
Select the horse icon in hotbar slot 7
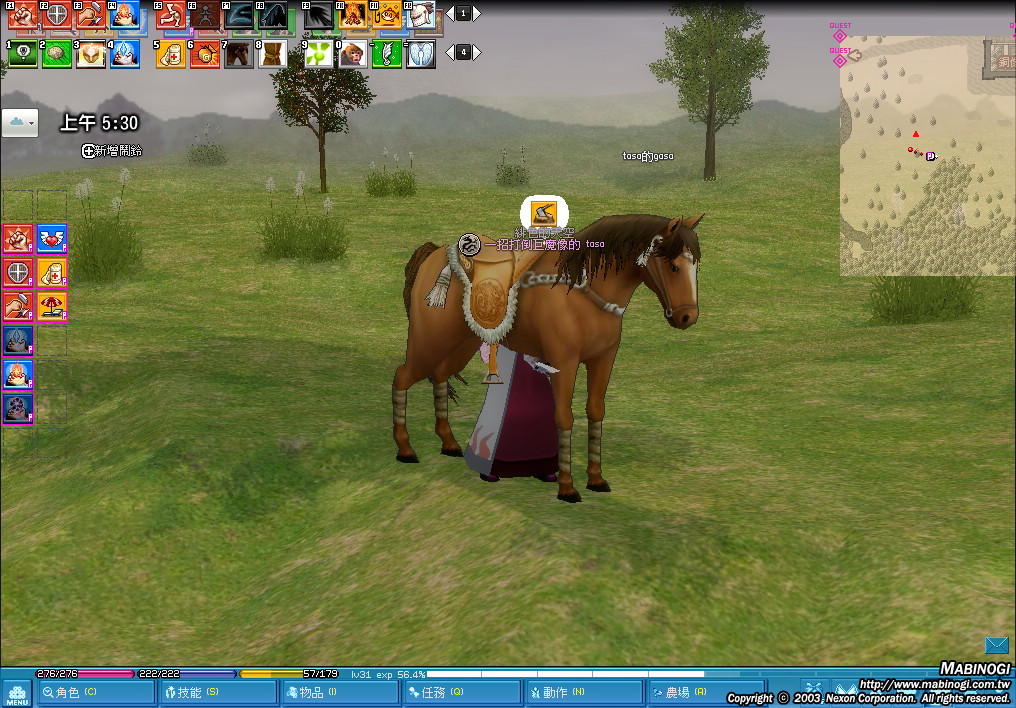click(x=239, y=54)
